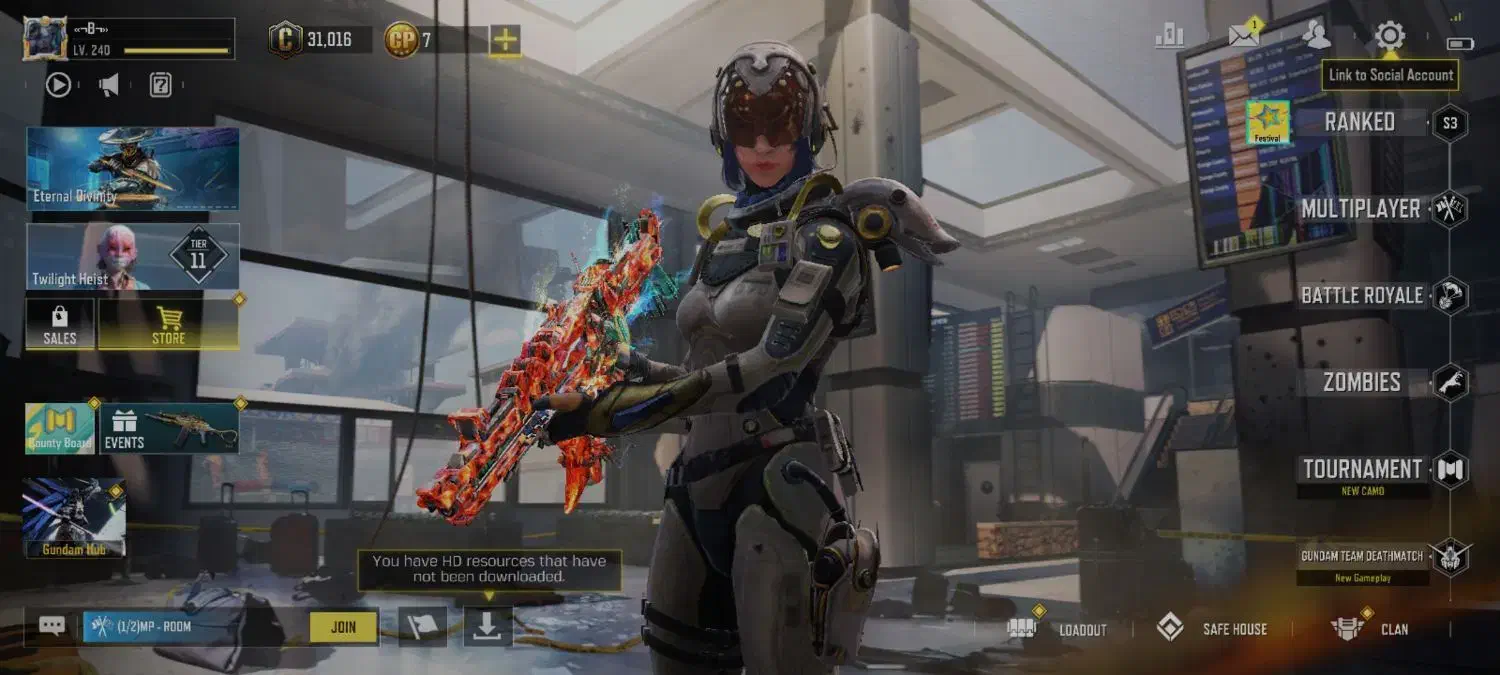Open the Tournament mode
Viewport: 1500px width, 675px height.
(x=1362, y=469)
